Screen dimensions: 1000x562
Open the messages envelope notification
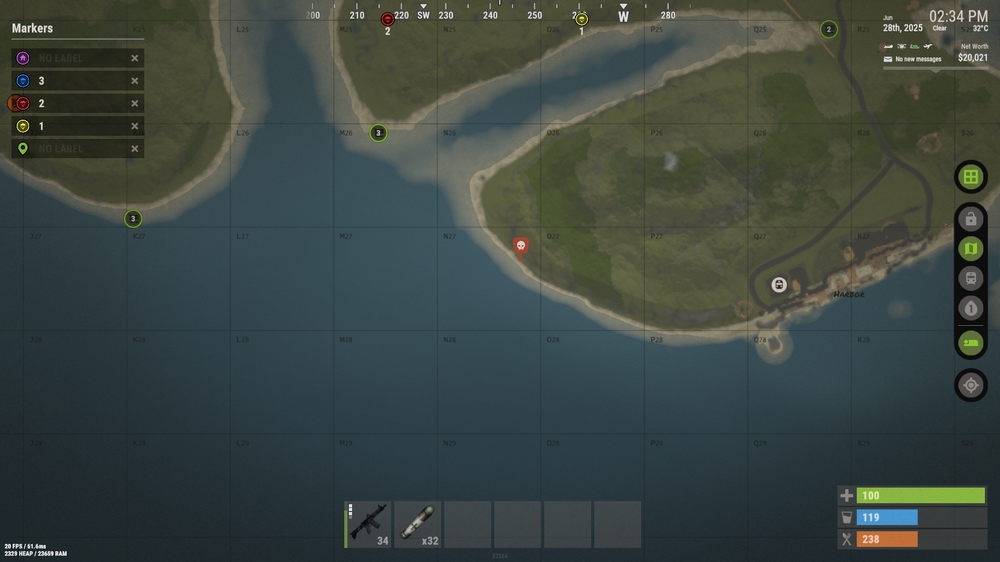pos(887,59)
